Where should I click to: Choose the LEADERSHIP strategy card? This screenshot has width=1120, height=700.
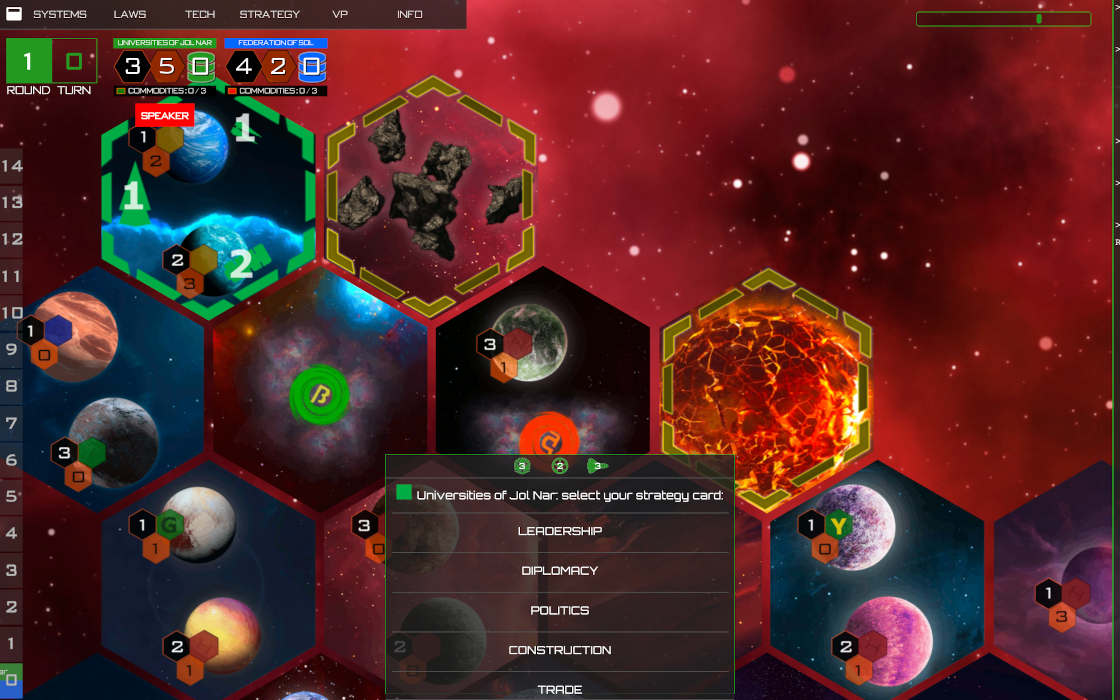coord(560,531)
